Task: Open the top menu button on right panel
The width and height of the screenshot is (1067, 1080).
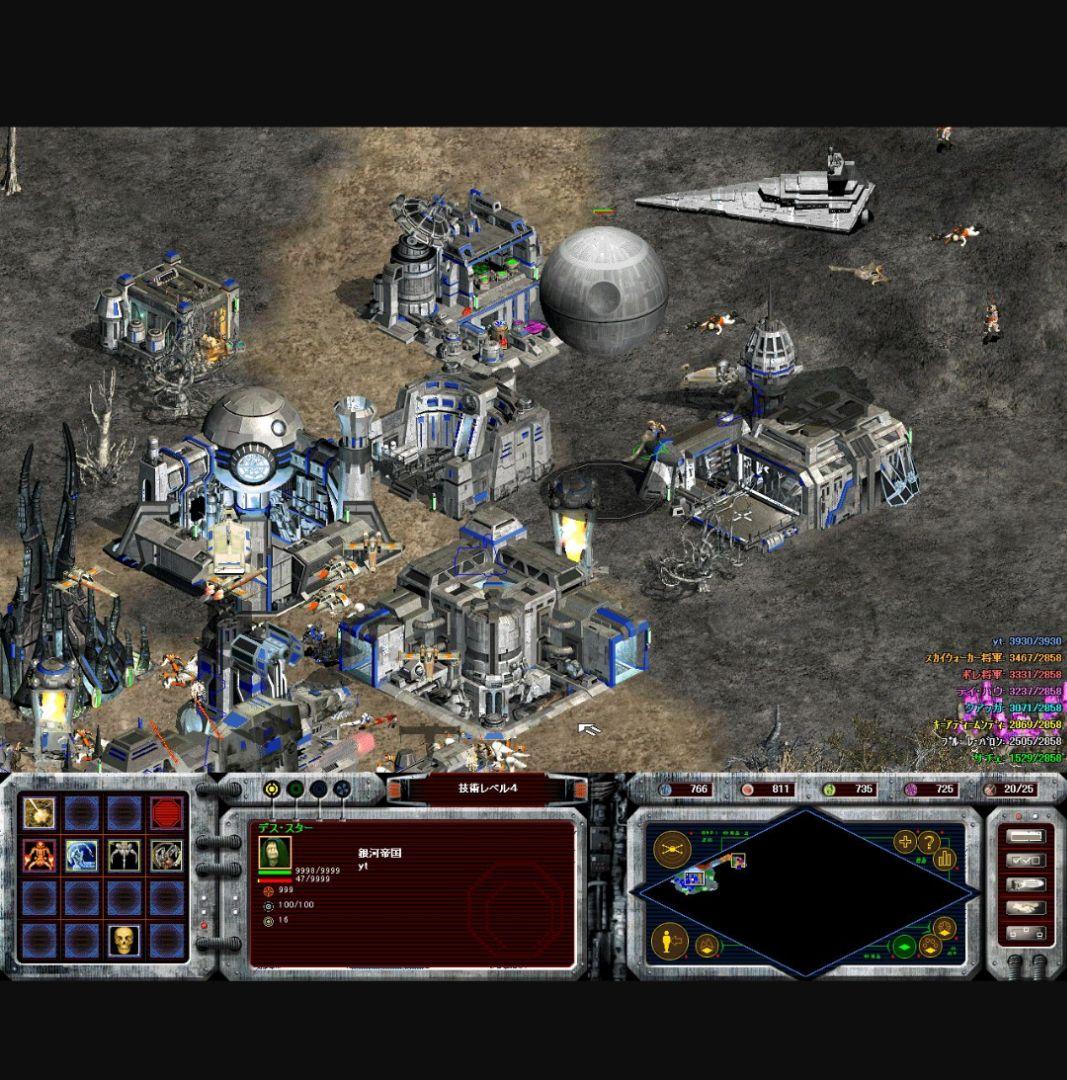Action: coord(1026,836)
